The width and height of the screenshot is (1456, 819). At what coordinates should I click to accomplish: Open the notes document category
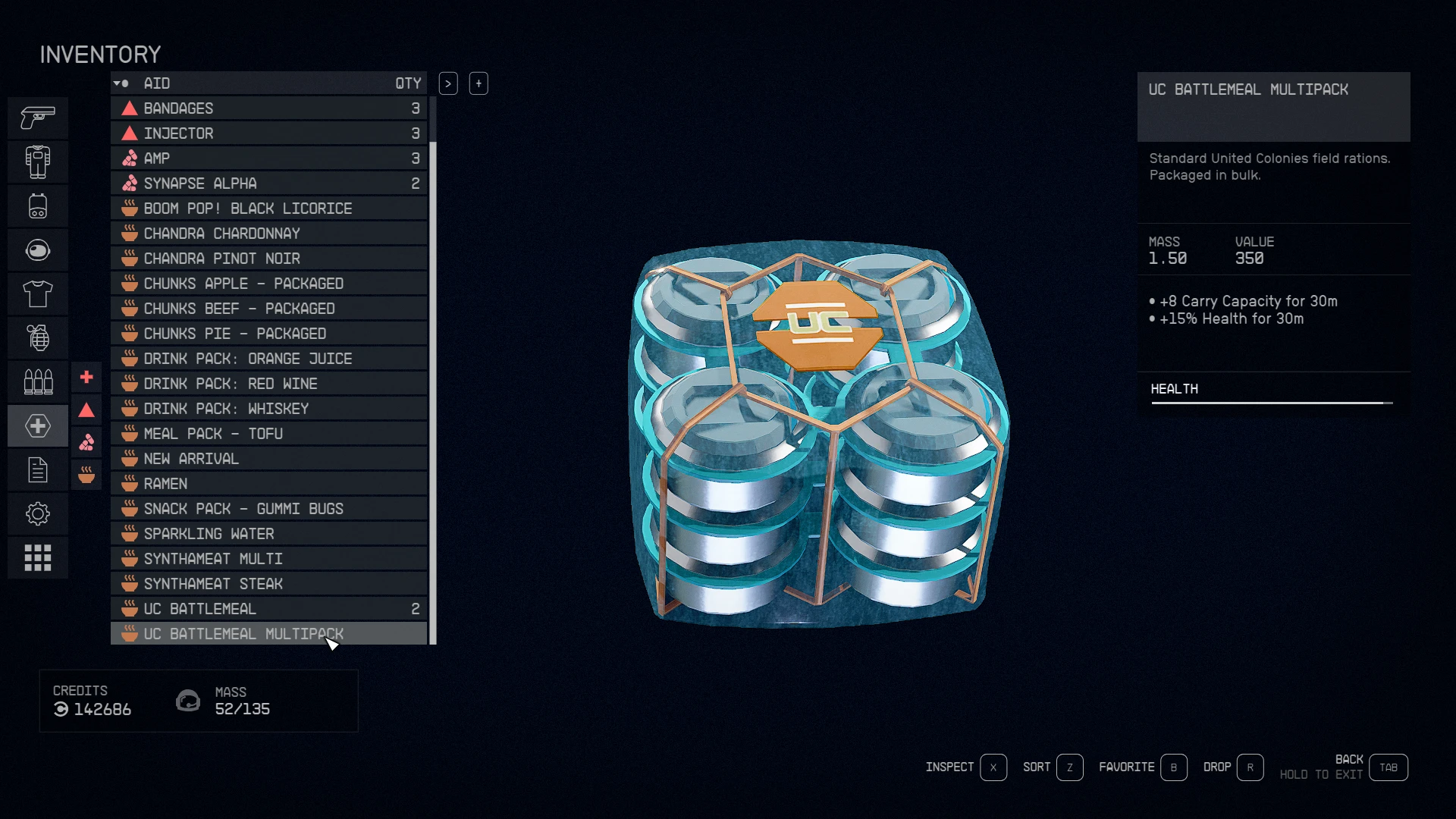[x=38, y=470]
